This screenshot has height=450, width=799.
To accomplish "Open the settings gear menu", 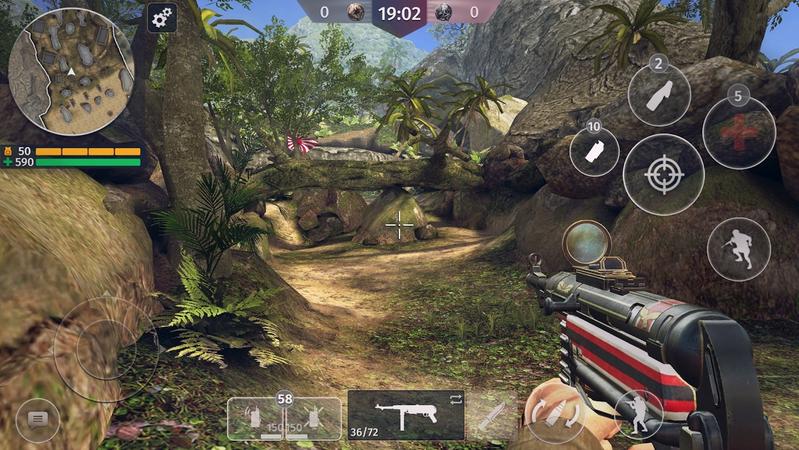I will [x=162, y=17].
